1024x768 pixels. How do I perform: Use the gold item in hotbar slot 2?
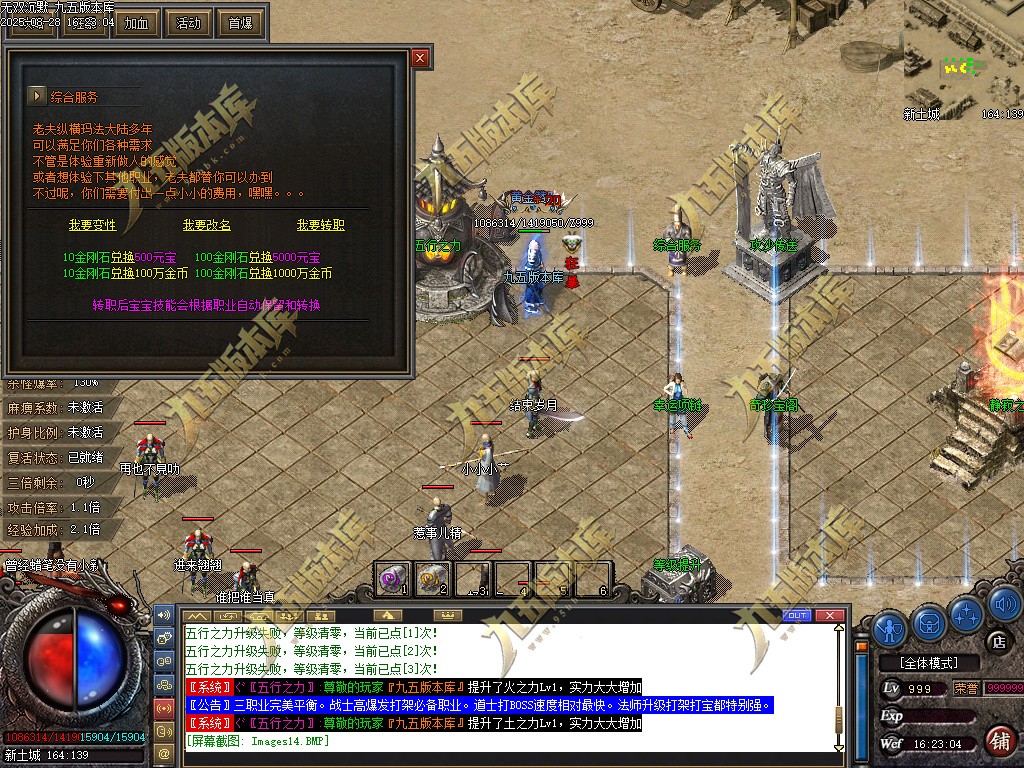pos(432,578)
